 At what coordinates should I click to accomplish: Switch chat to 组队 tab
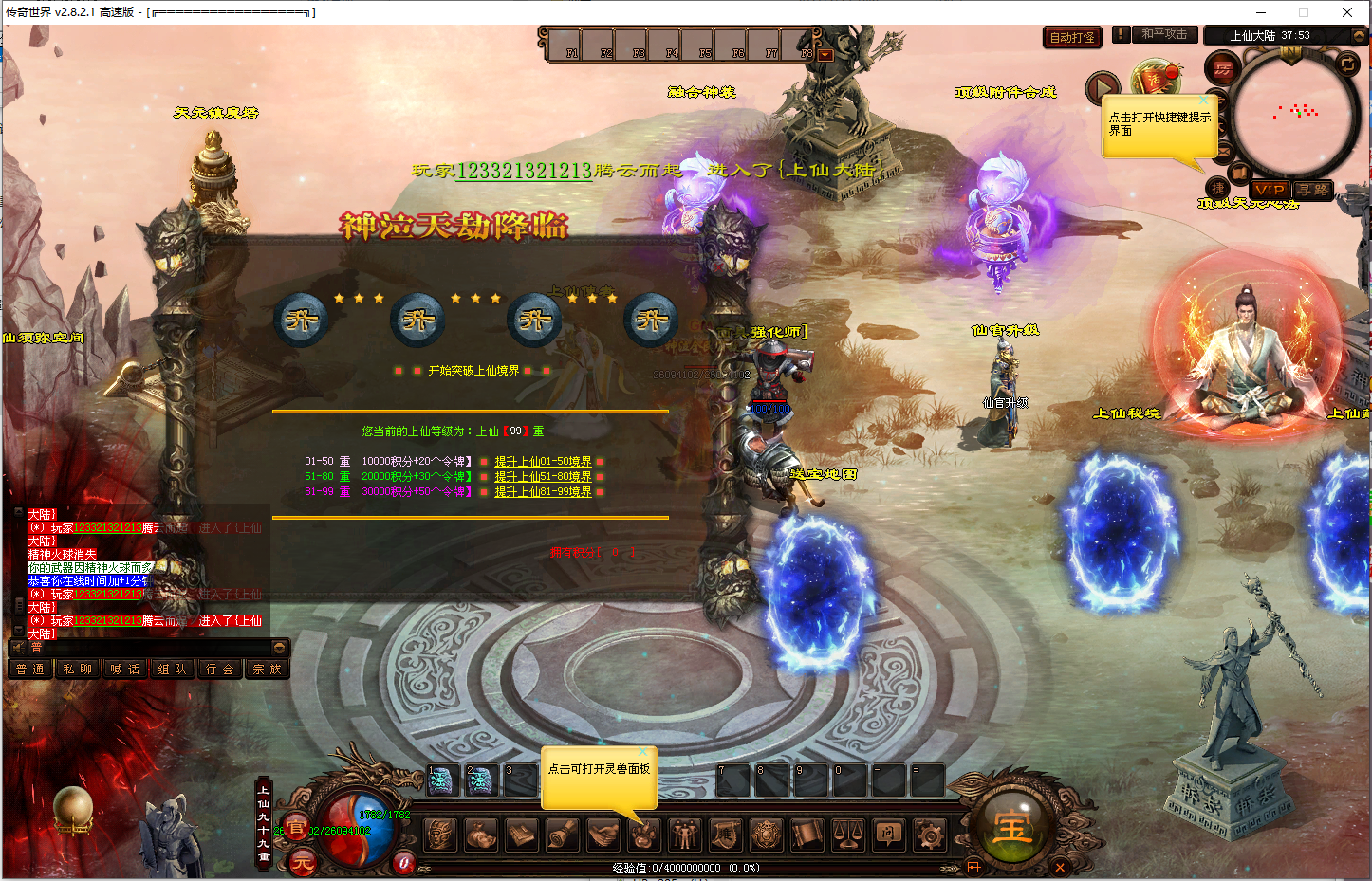[x=172, y=670]
